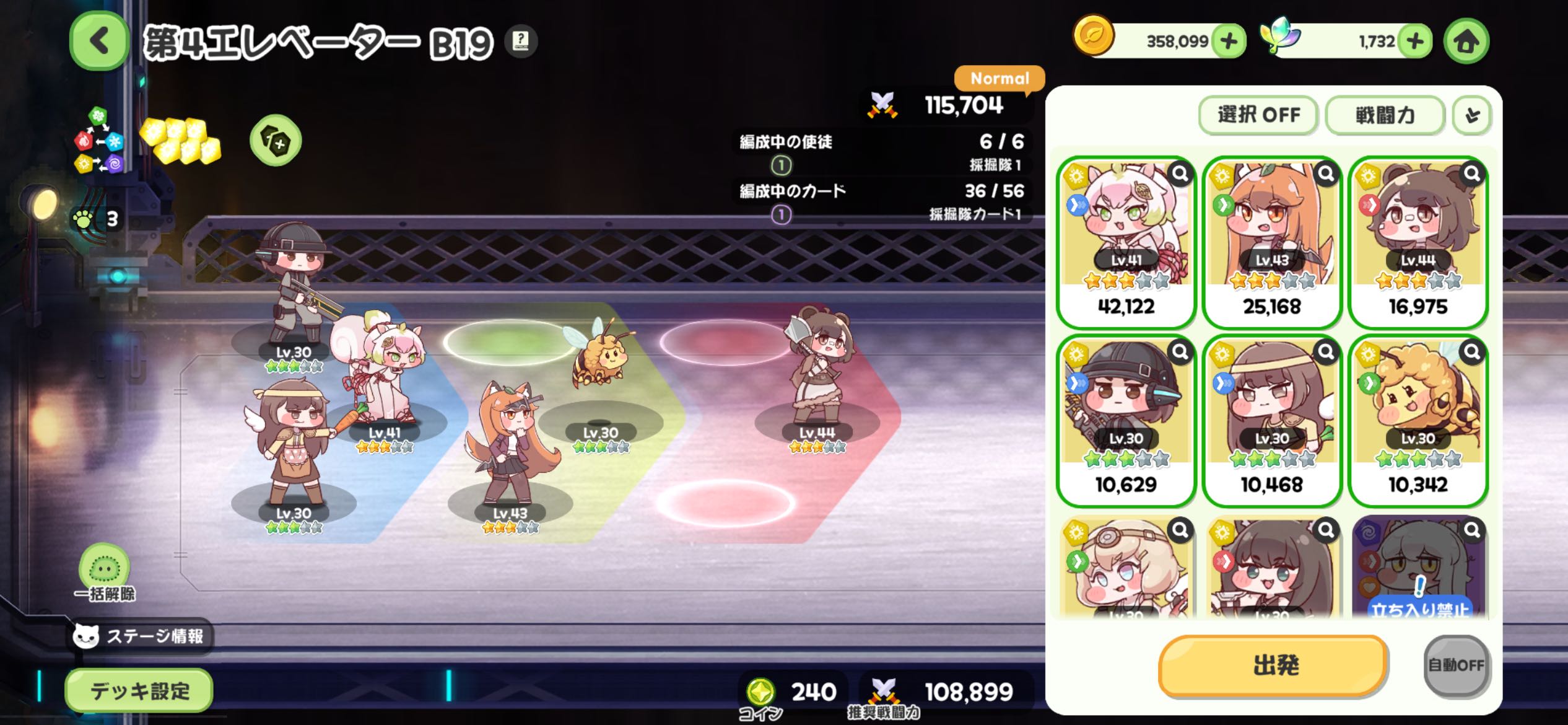Image resolution: width=1568 pixels, height=725 pixels.
Task: Choose the bee Lv.30 character card
Action: [x=1418, y=420]
